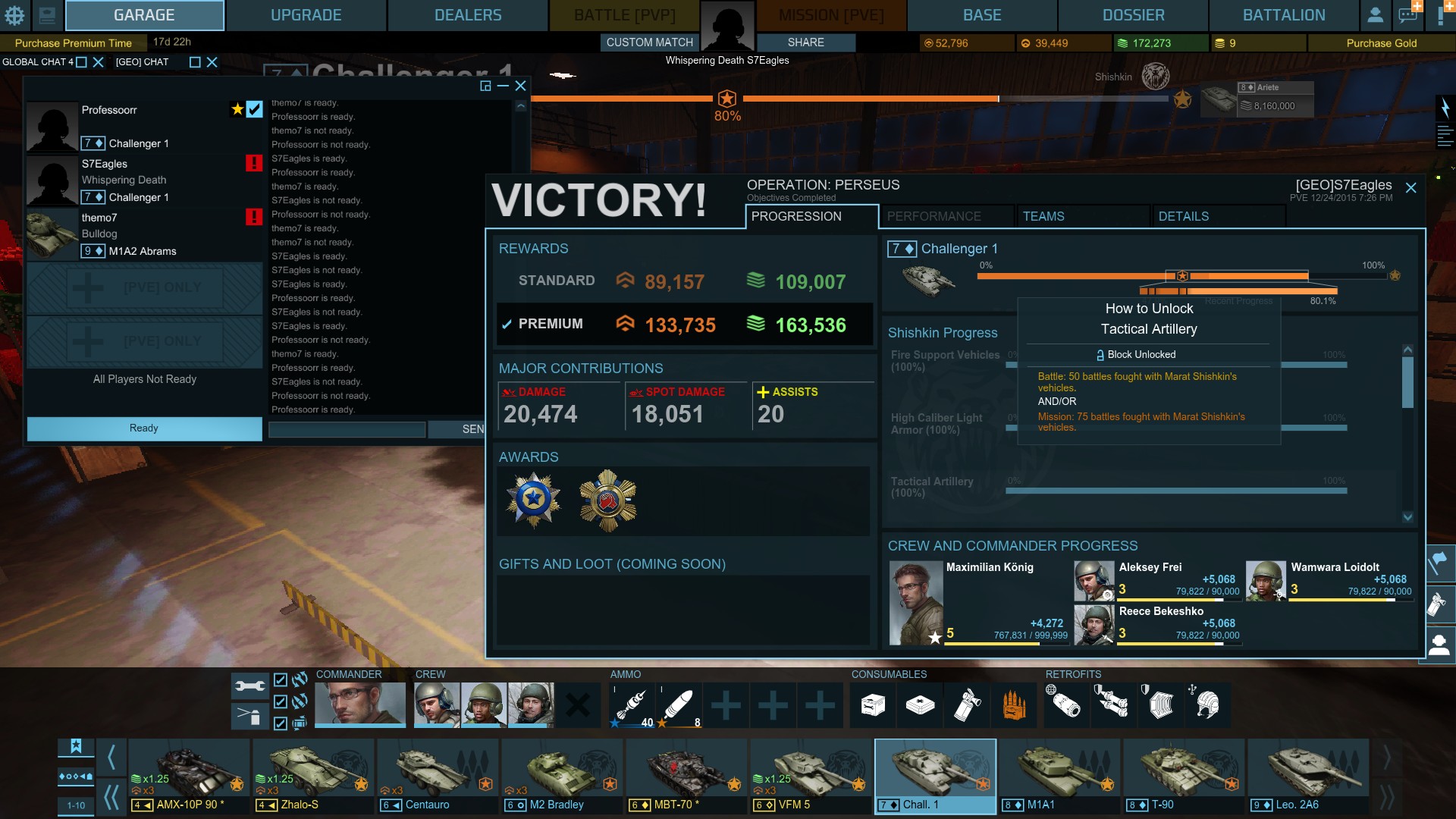Screen dimensions: 1456x819
Task: Click the Ready button in lobby
Action: (144, 428)
